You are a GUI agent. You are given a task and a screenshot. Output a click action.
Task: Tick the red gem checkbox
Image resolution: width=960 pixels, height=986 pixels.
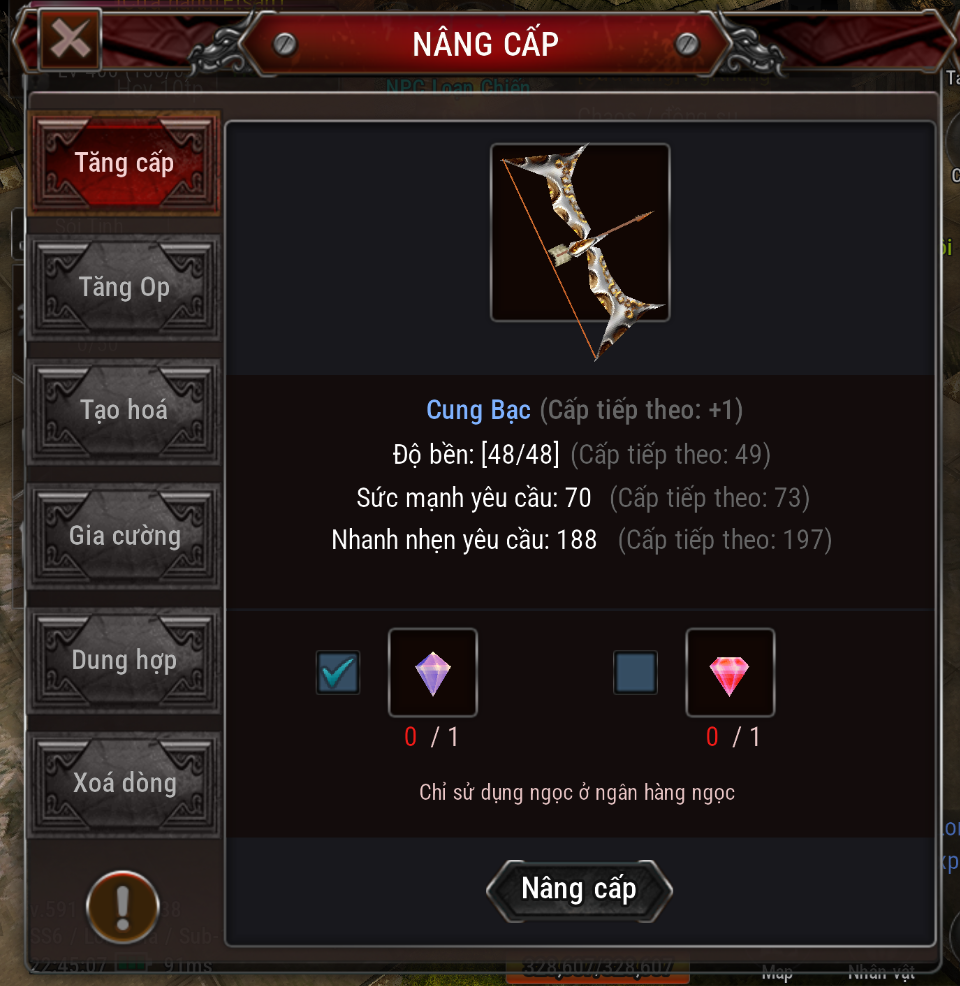pos(635,673)
